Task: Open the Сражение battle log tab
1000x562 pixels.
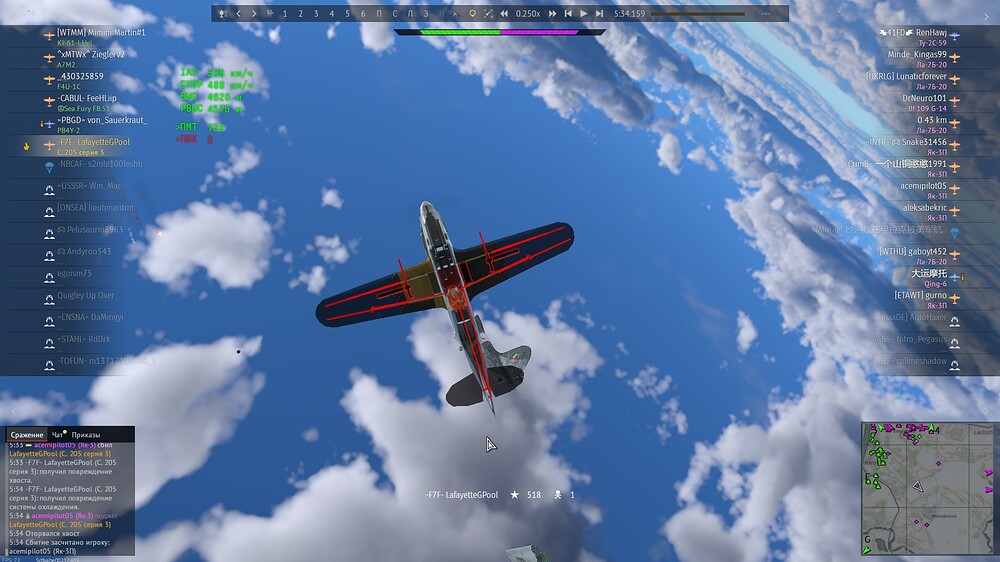Action: (x=27, y=435)
